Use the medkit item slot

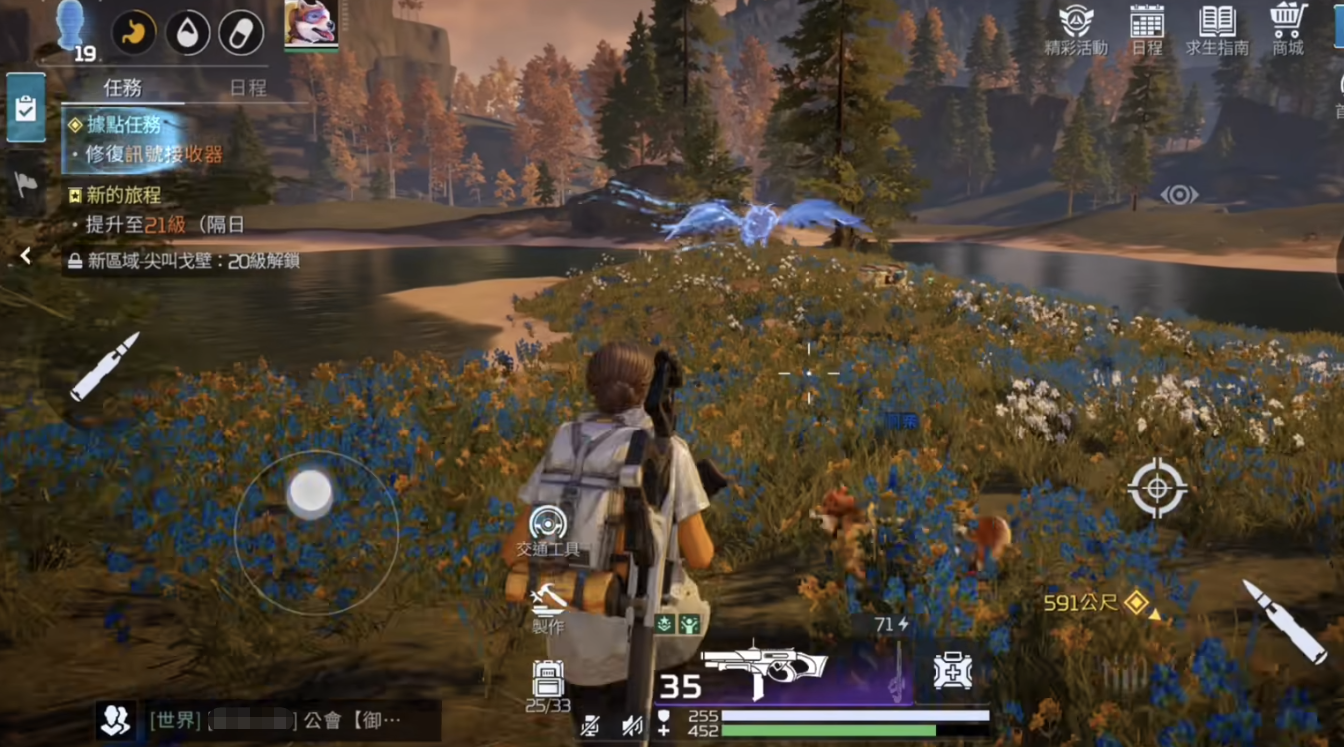point(951,672)
